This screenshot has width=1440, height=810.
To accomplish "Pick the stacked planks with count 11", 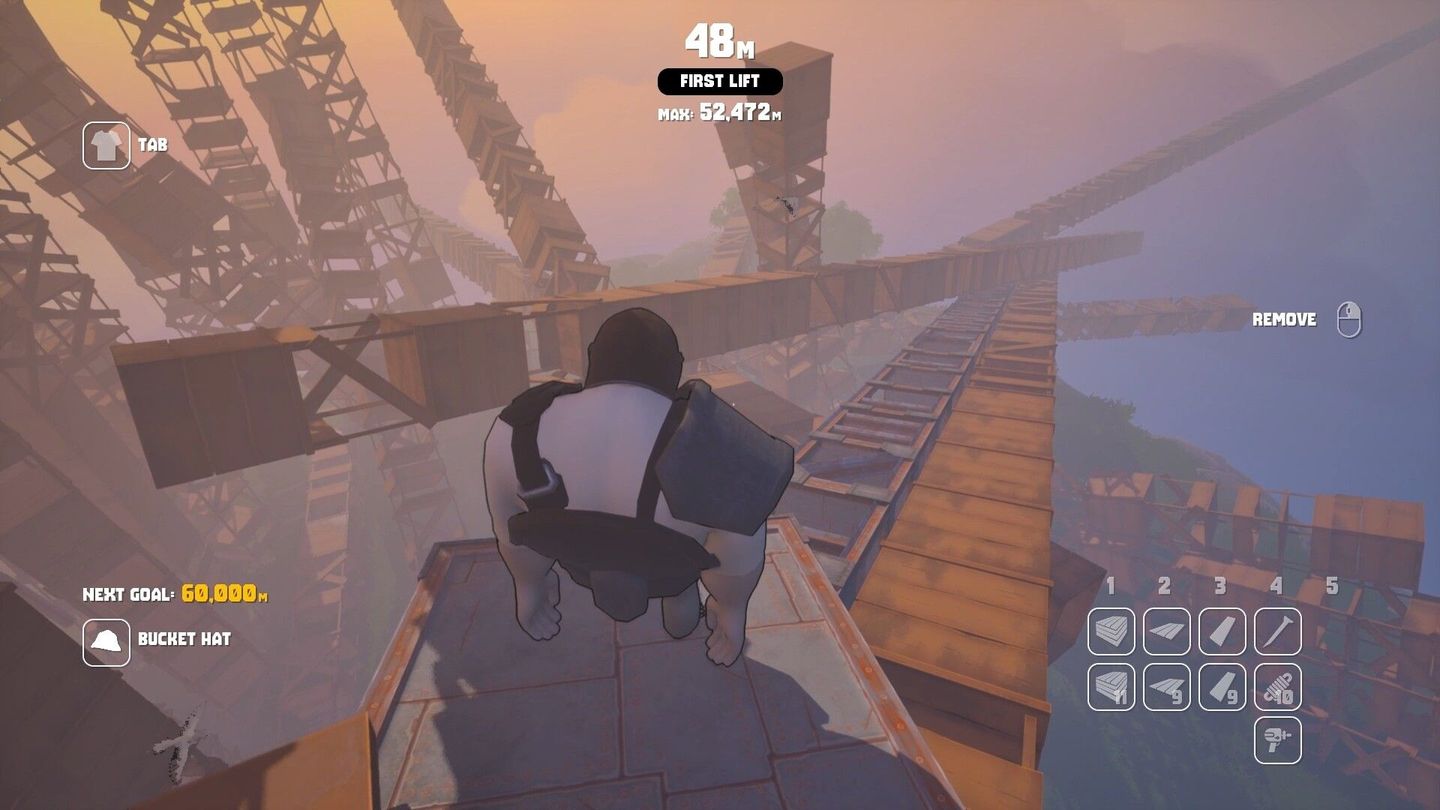I will click(x=1111, y=686).
